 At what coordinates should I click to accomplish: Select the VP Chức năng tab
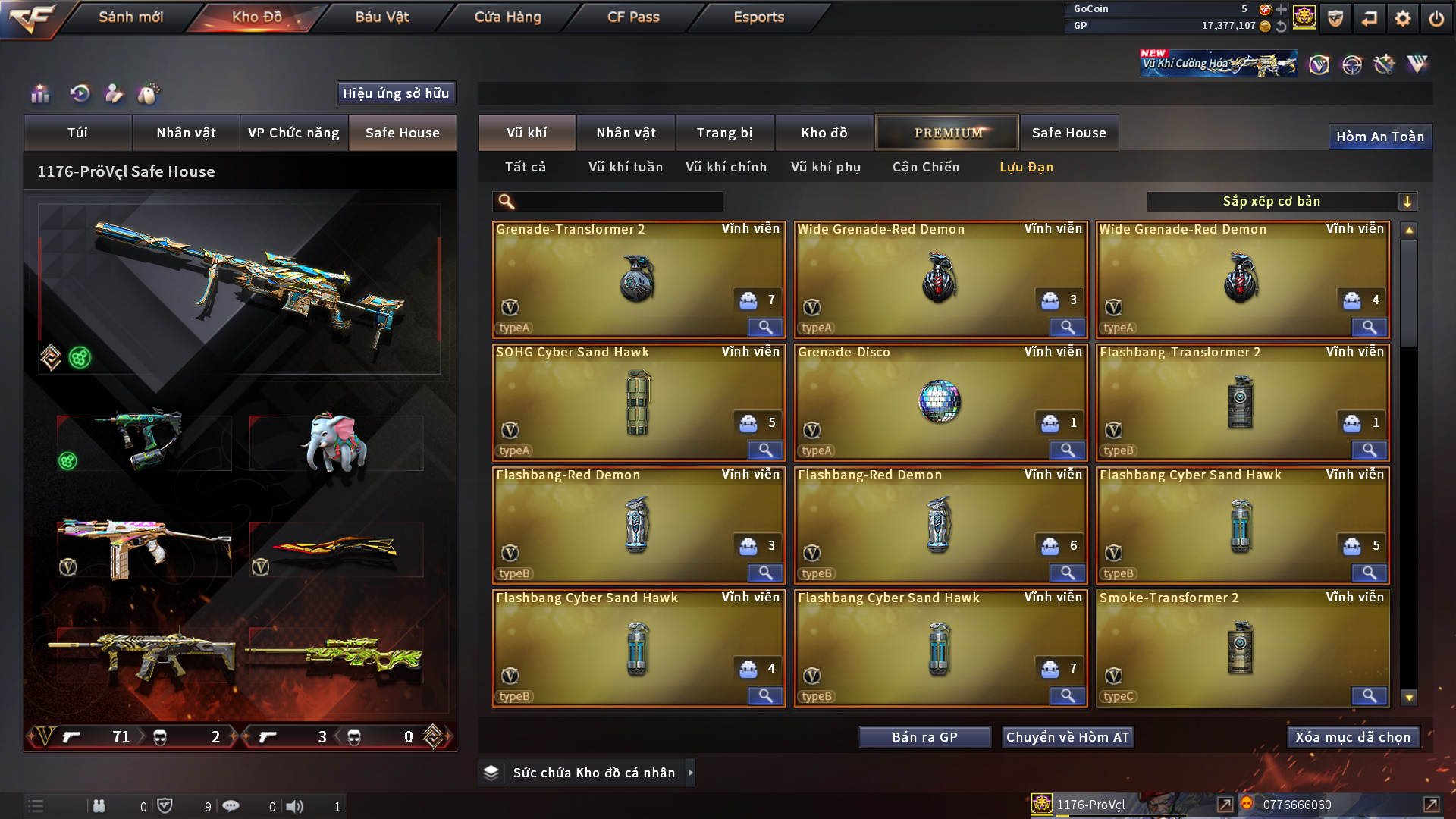click(293, 133)
